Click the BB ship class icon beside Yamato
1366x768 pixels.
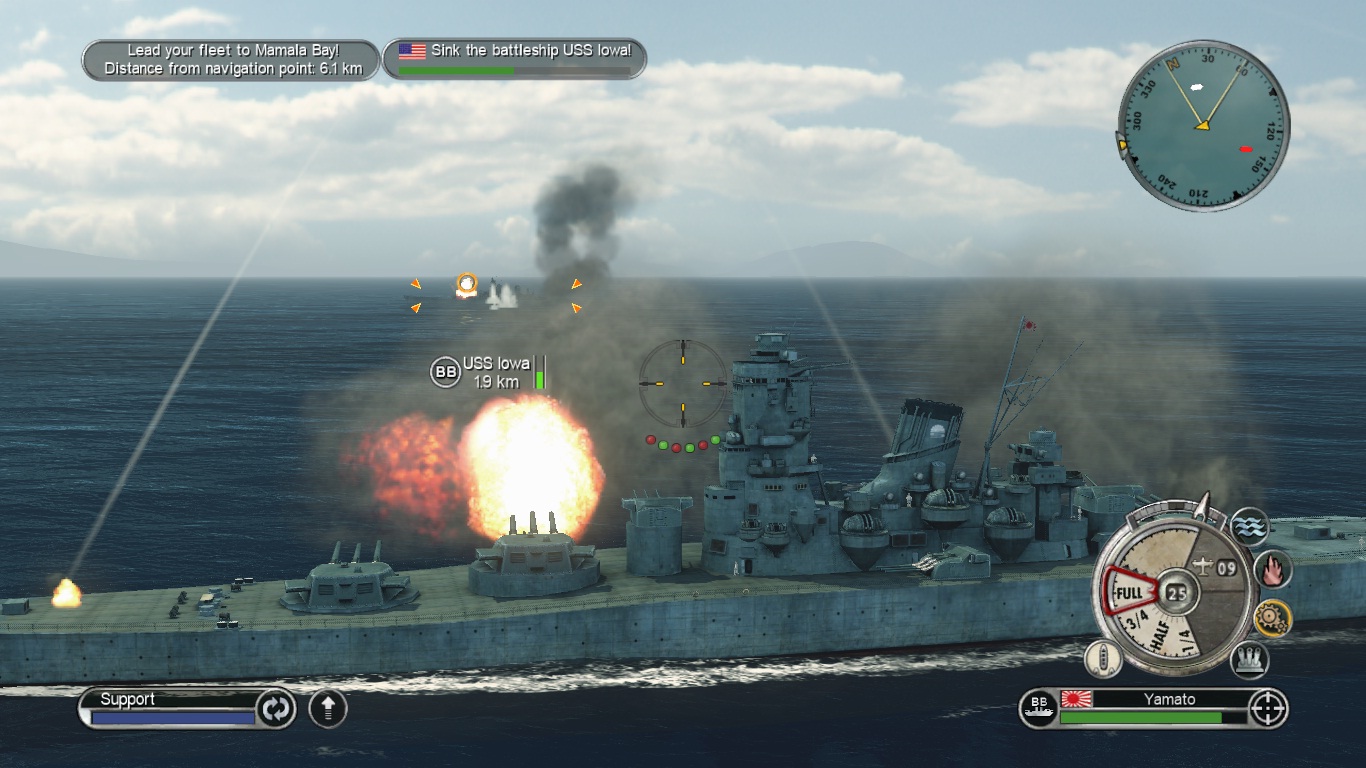pos(1037,709)
